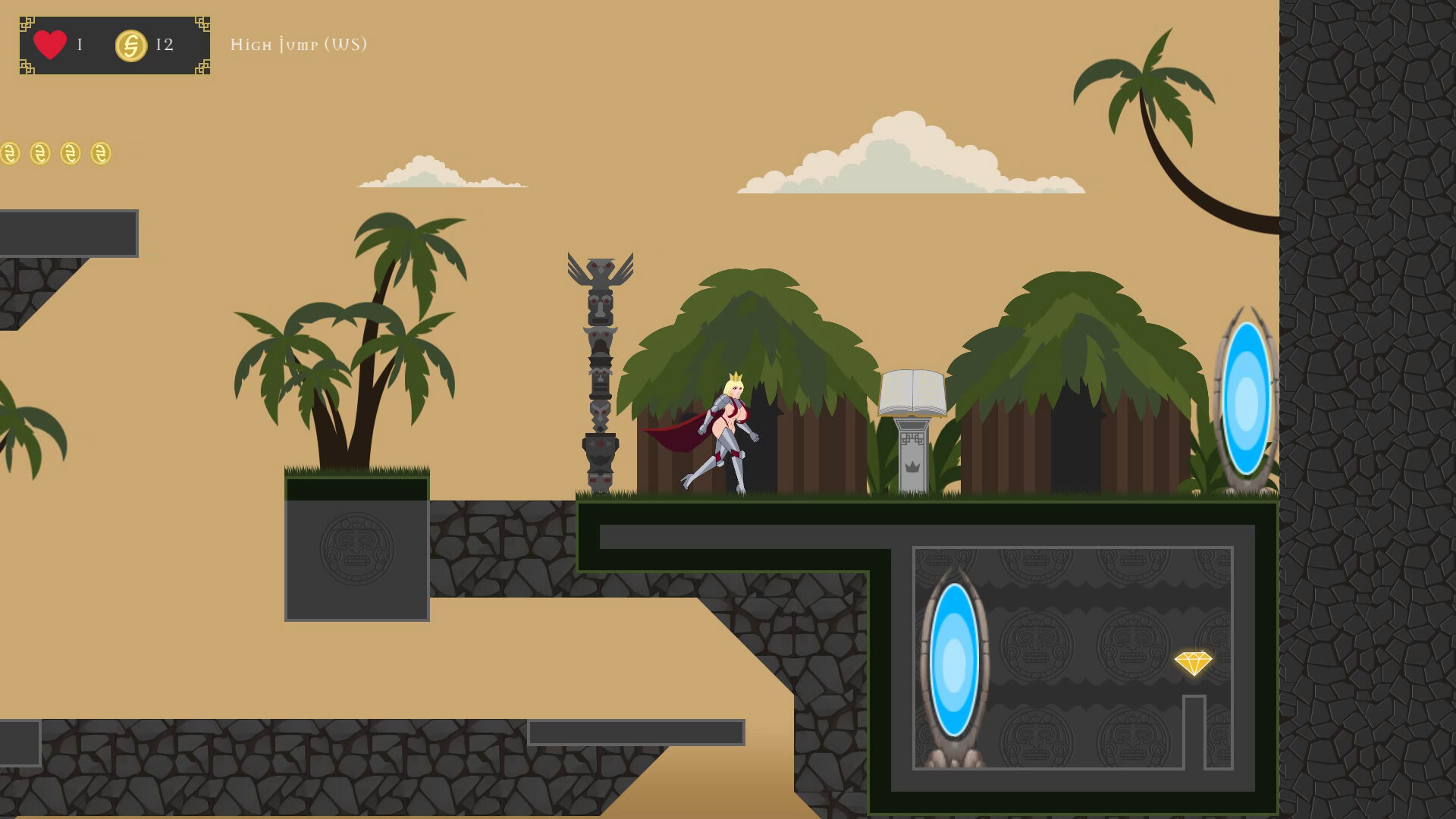Select the last coin in the top-left row
1456x819 pixels.
click(99, 152)
